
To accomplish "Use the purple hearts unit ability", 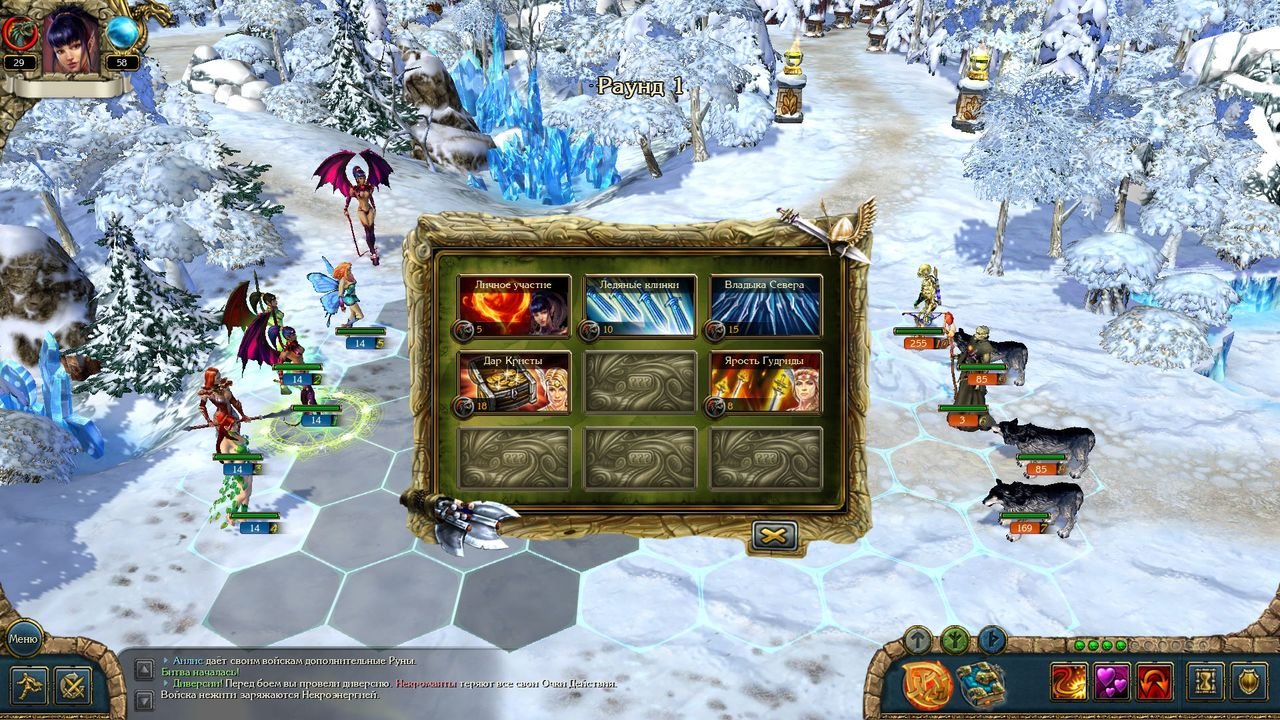I will [x=1111, y=682].
